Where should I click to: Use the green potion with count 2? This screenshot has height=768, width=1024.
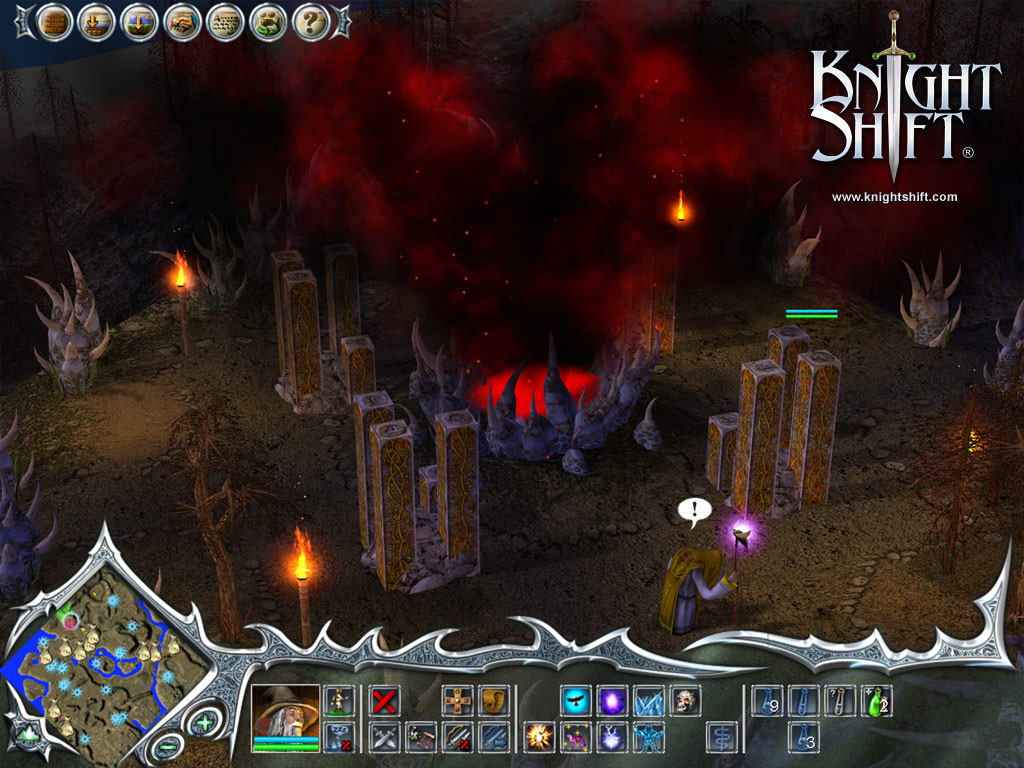[x=877, y=700]
